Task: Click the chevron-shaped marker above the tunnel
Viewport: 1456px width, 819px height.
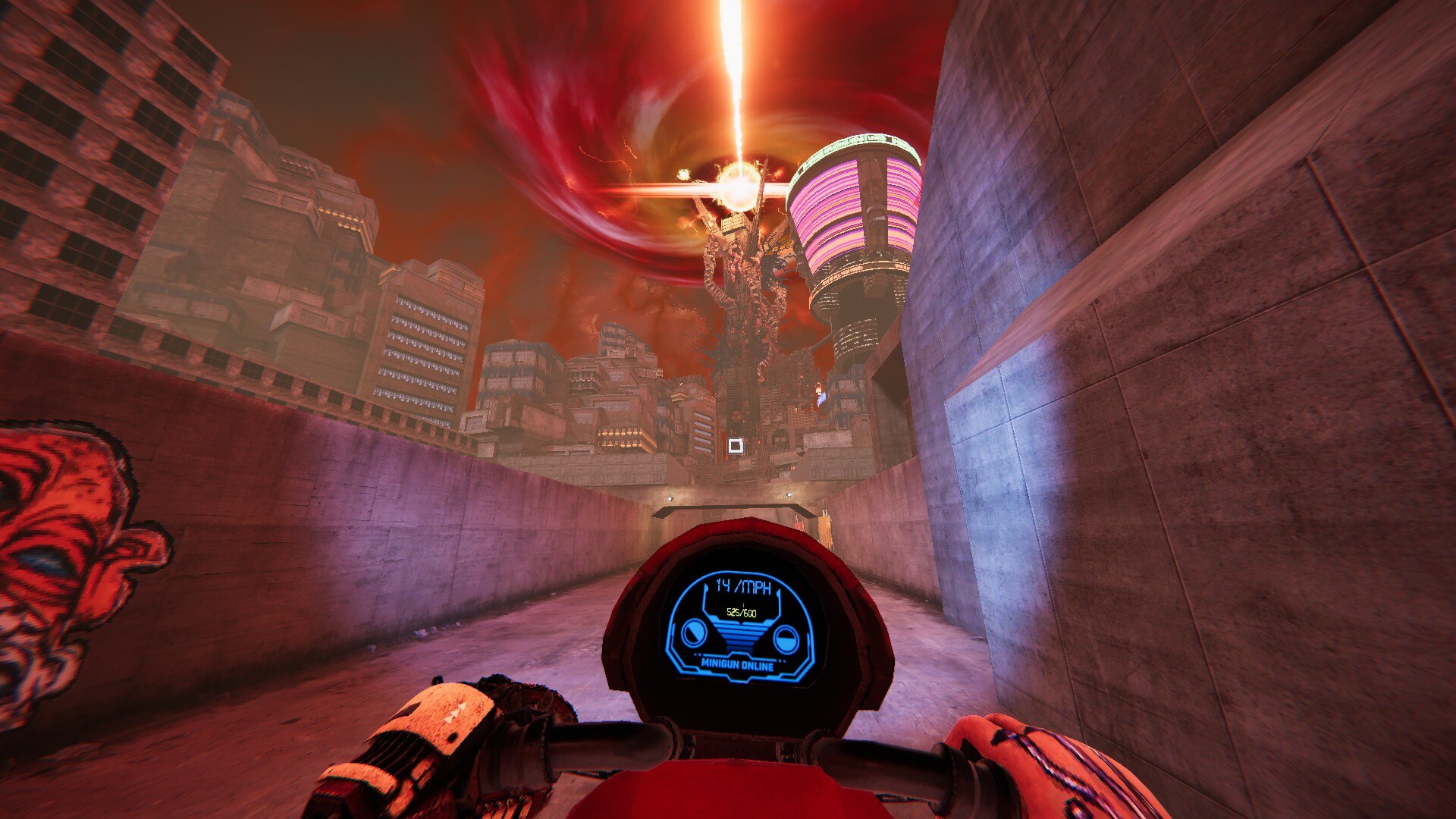Action: [x=731, y=508]
